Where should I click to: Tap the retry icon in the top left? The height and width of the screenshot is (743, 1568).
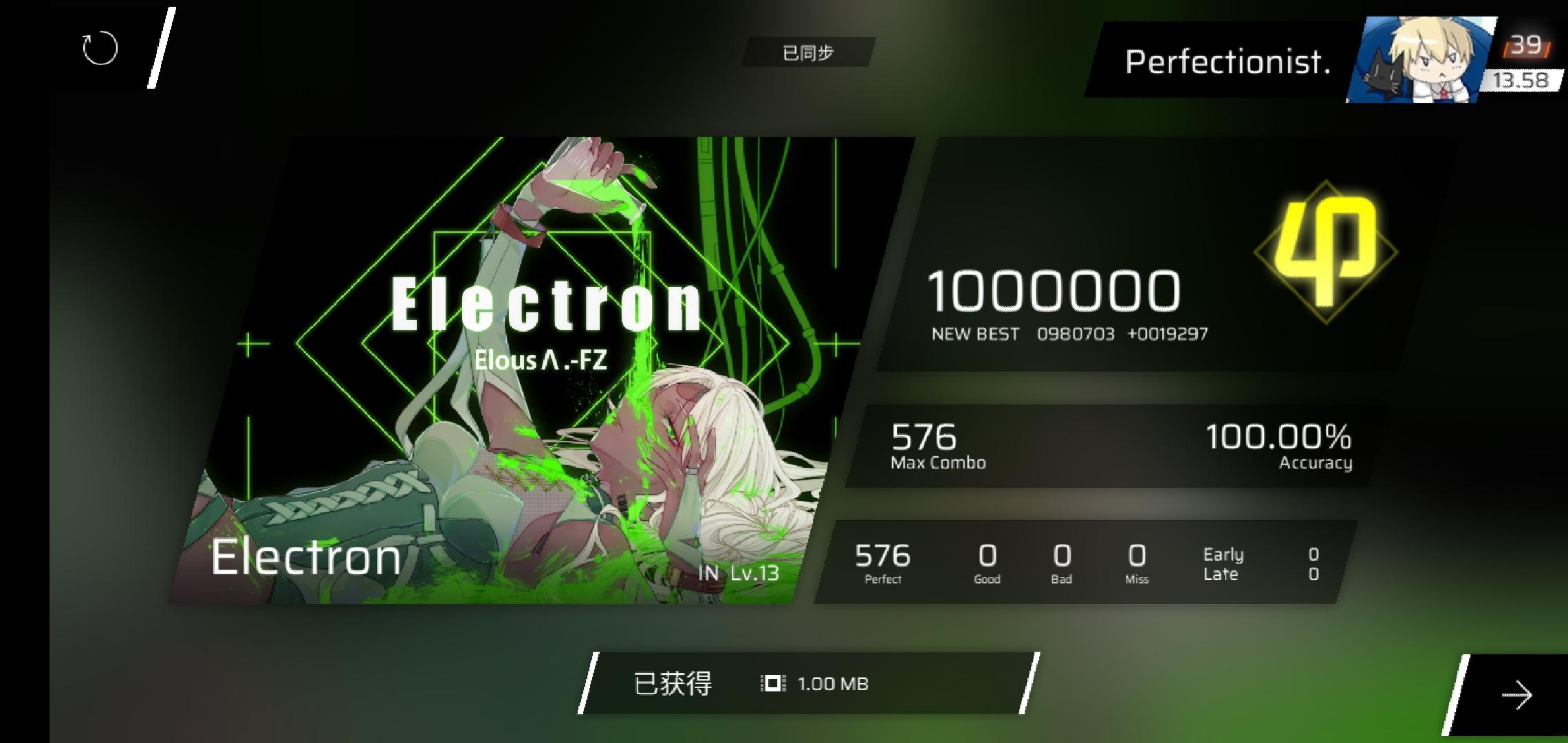point(99,48)
